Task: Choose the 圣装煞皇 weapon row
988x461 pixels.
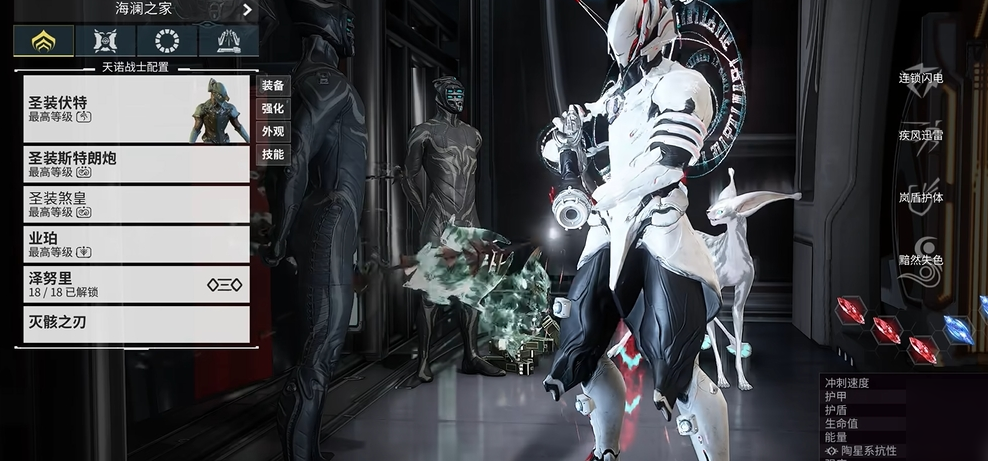Action: 136,204
